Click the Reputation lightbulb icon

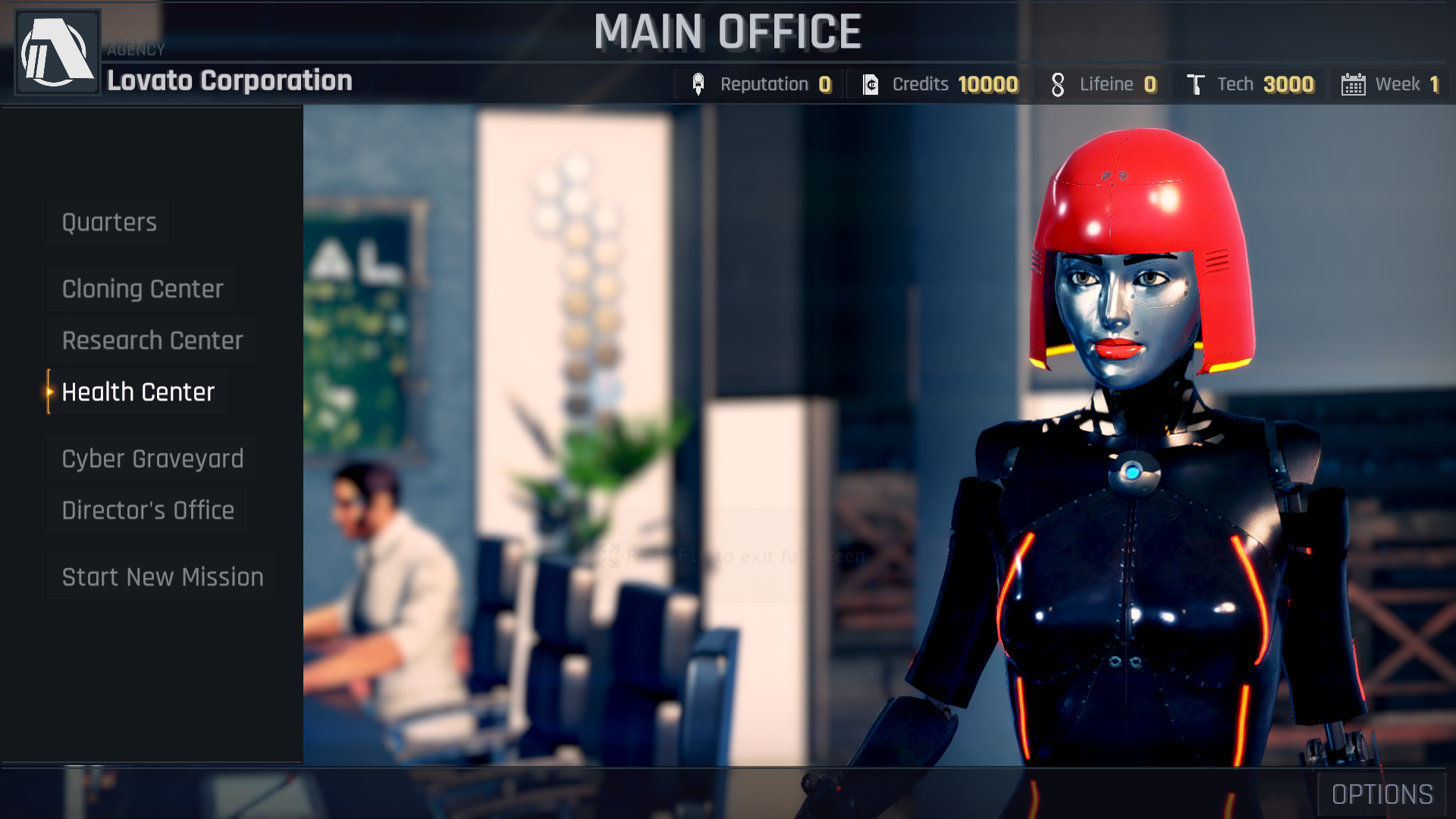pyautogui.click(x=698, y=83)
